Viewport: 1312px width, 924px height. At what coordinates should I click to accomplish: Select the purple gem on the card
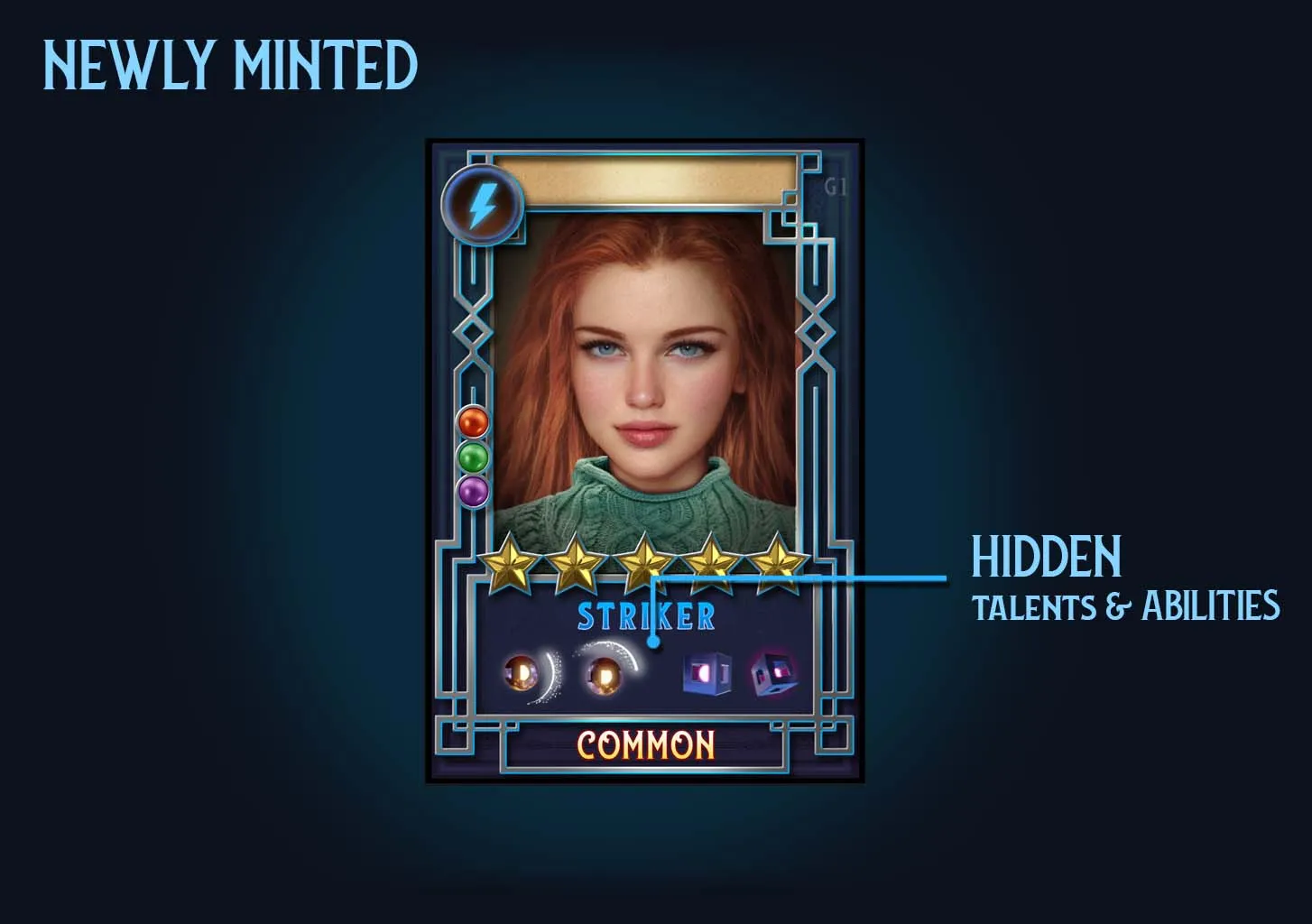pos(473,492)
